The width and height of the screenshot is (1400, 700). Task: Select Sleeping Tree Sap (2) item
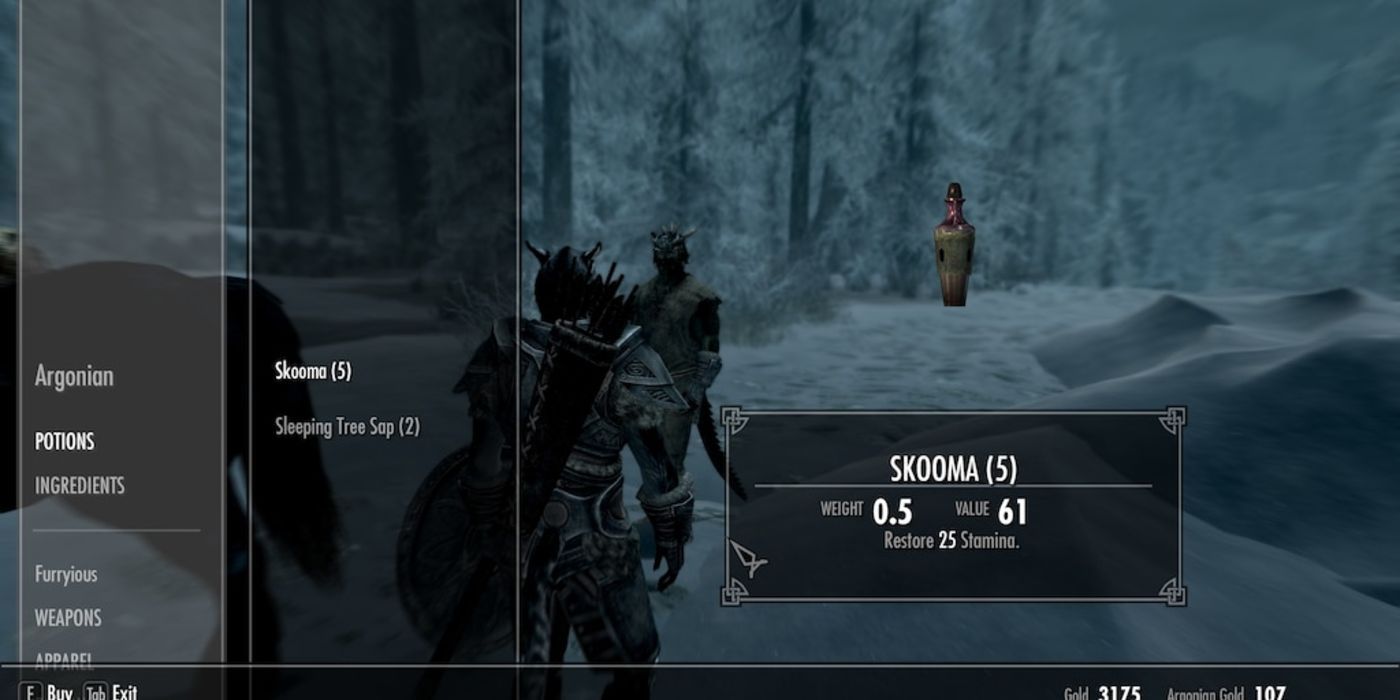point(347,427)
